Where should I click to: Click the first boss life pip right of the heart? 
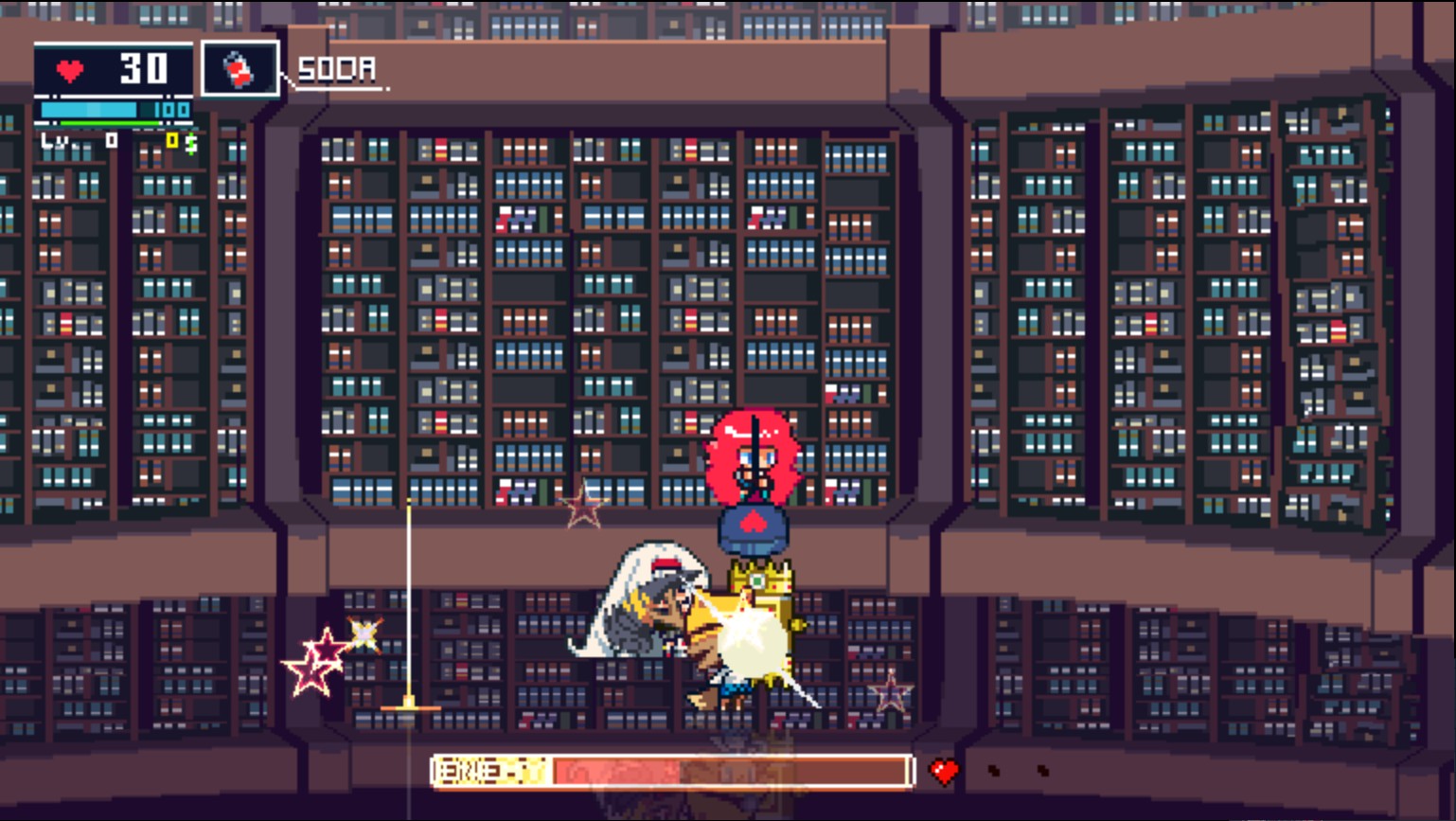[994, 769]
